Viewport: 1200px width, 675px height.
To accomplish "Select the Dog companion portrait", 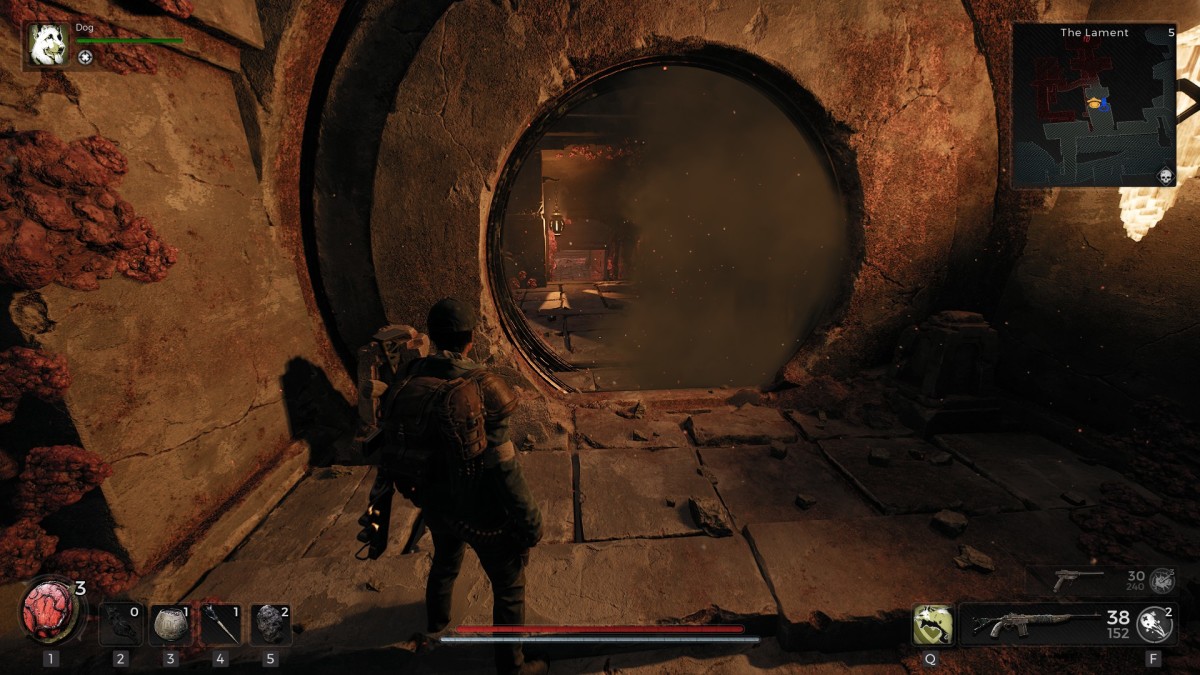I will coord(49,45).
